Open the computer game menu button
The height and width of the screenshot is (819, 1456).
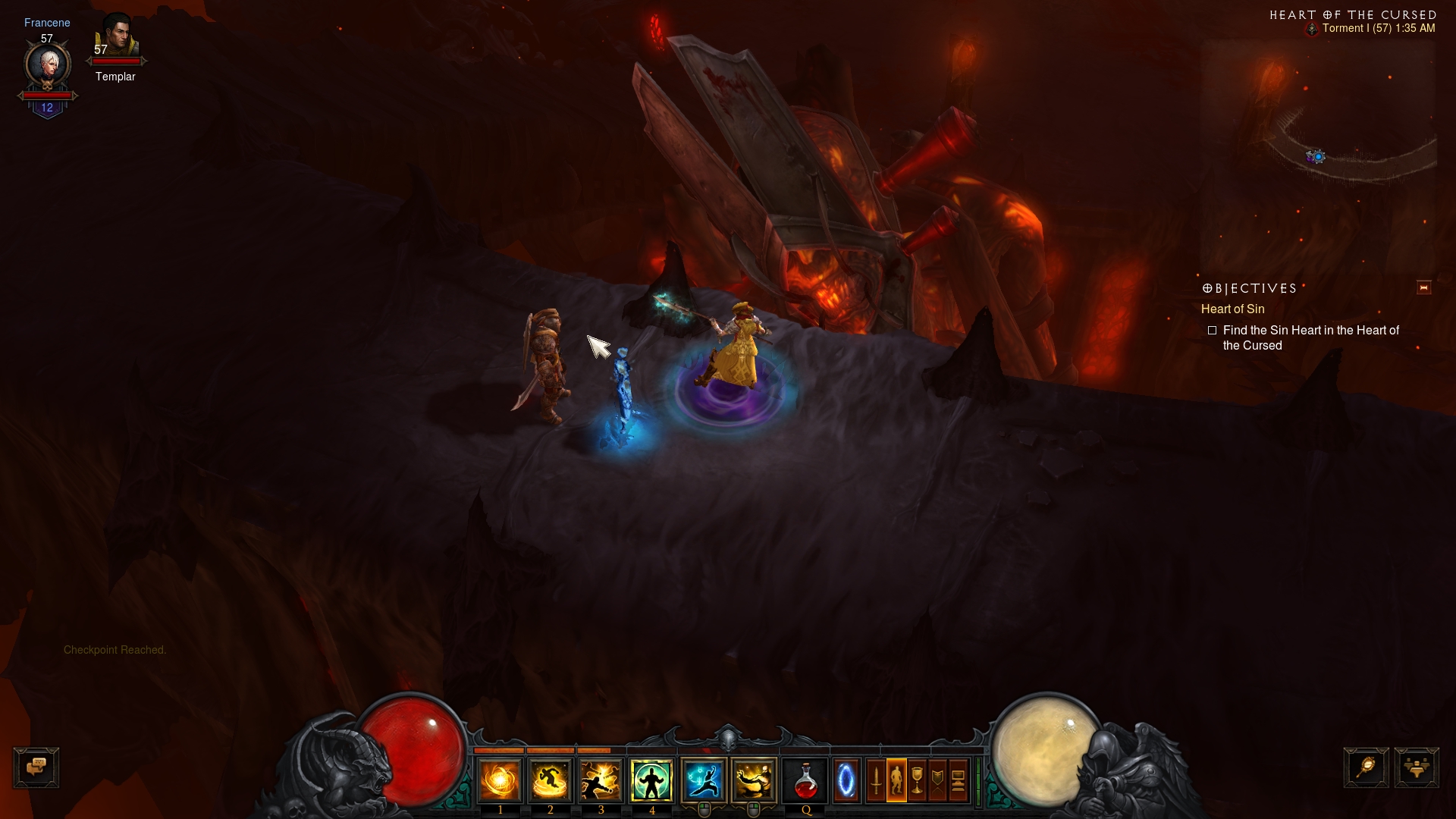(958, 781)
